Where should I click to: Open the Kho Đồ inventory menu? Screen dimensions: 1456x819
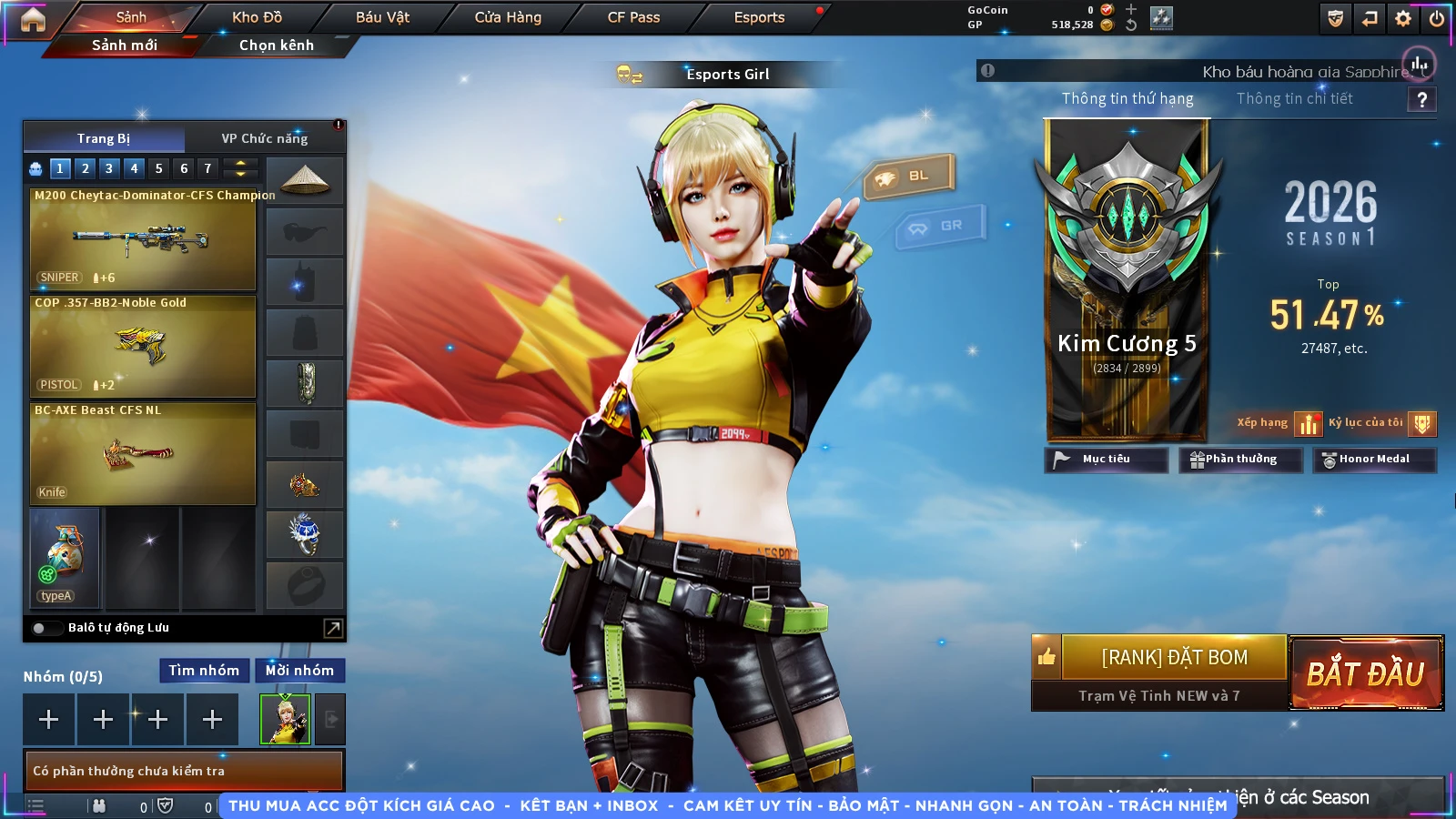pyautogui.click(x=257, y=17)
